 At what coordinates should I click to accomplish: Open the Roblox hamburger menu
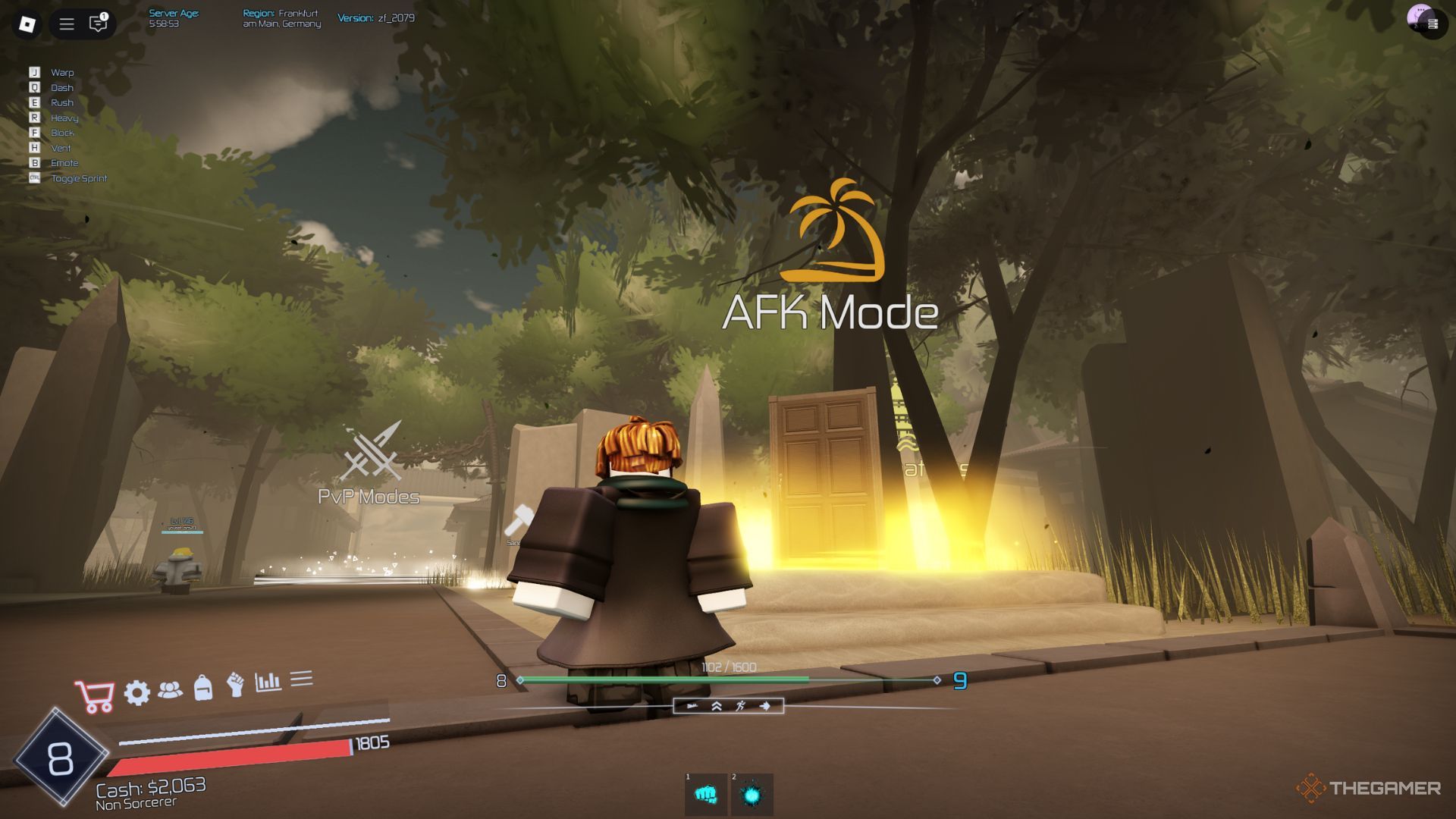point(65,24)
